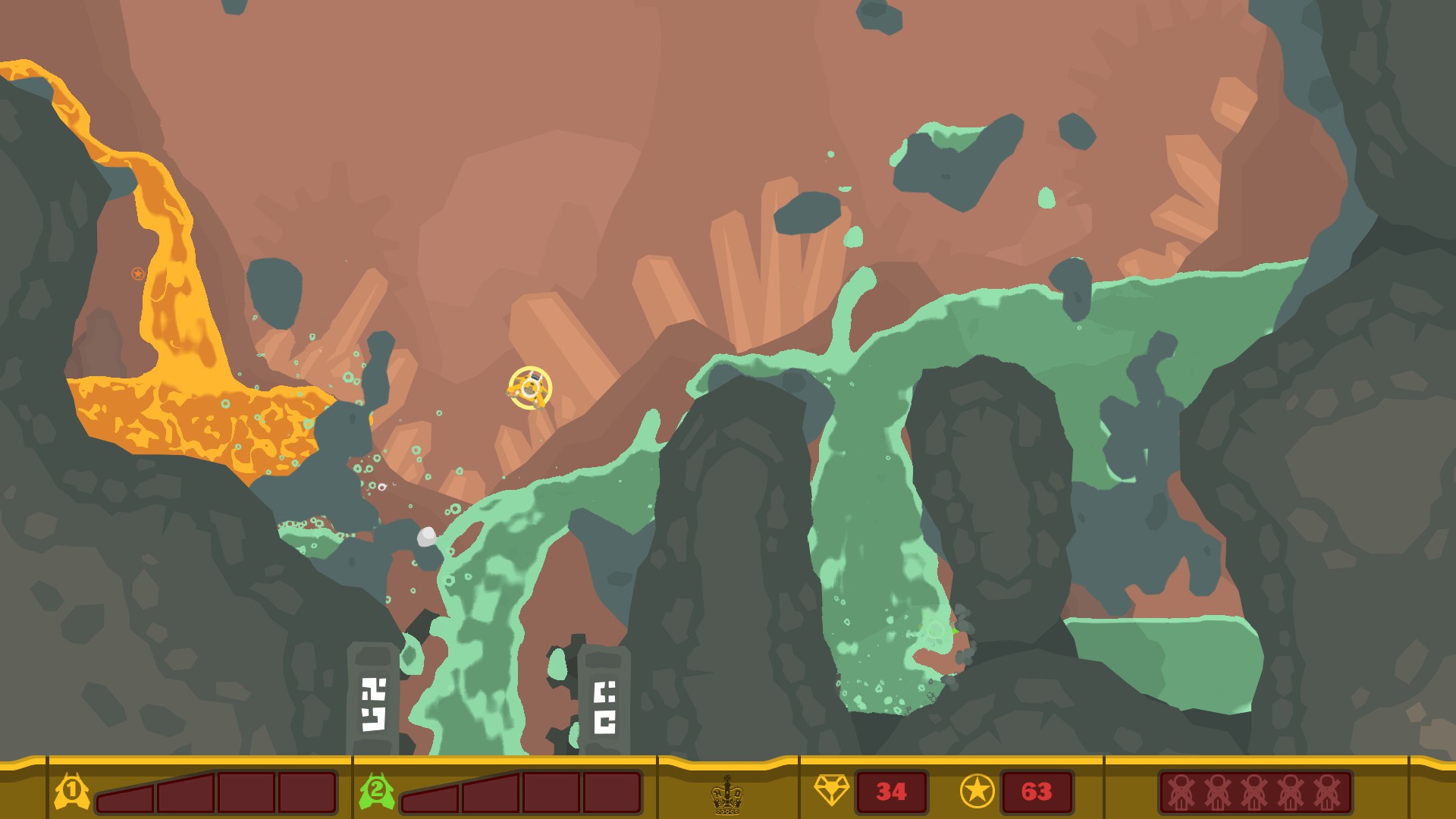This screenshot has height=819, width=1456.
Task: Click the first segment of Player 1 health bar
Action: tap(125, 796)
